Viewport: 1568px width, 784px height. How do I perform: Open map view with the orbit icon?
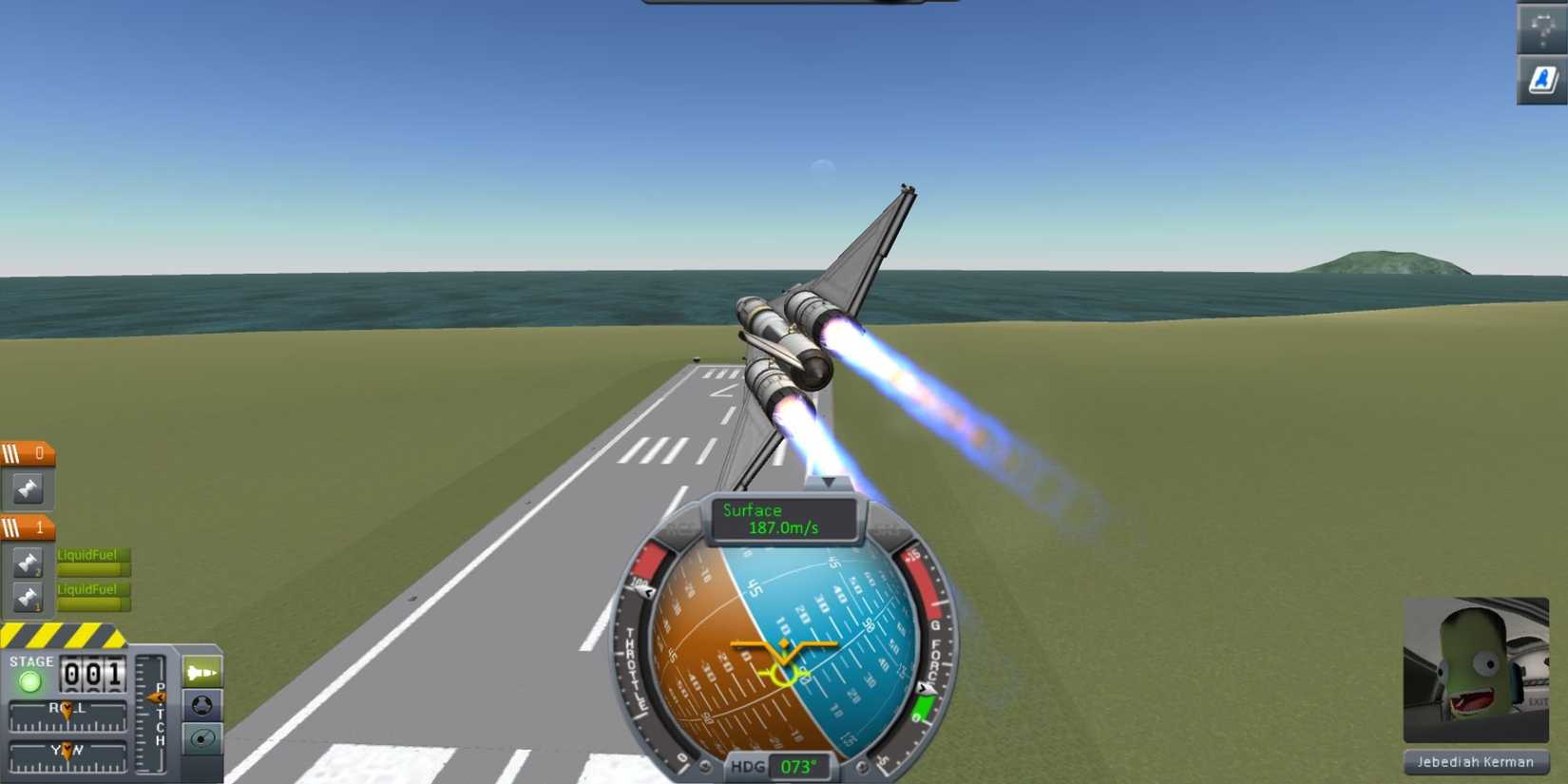(201, 737)
